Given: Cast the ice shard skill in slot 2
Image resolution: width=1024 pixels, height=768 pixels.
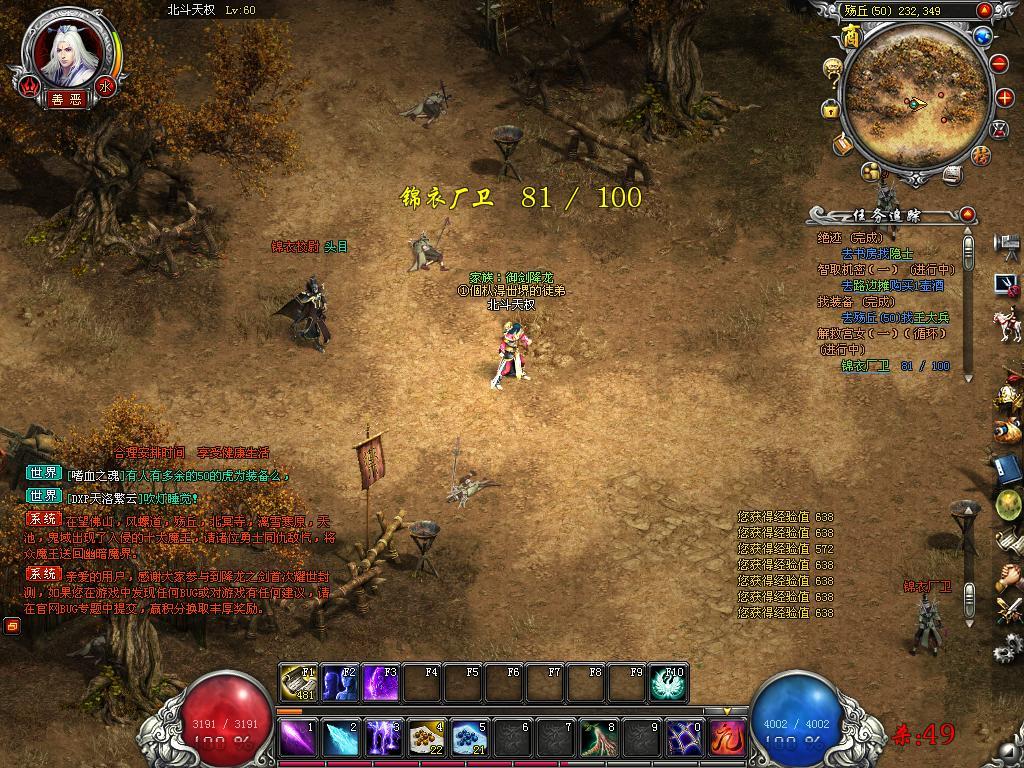Looking at the screenshot, I should [340, 738].
